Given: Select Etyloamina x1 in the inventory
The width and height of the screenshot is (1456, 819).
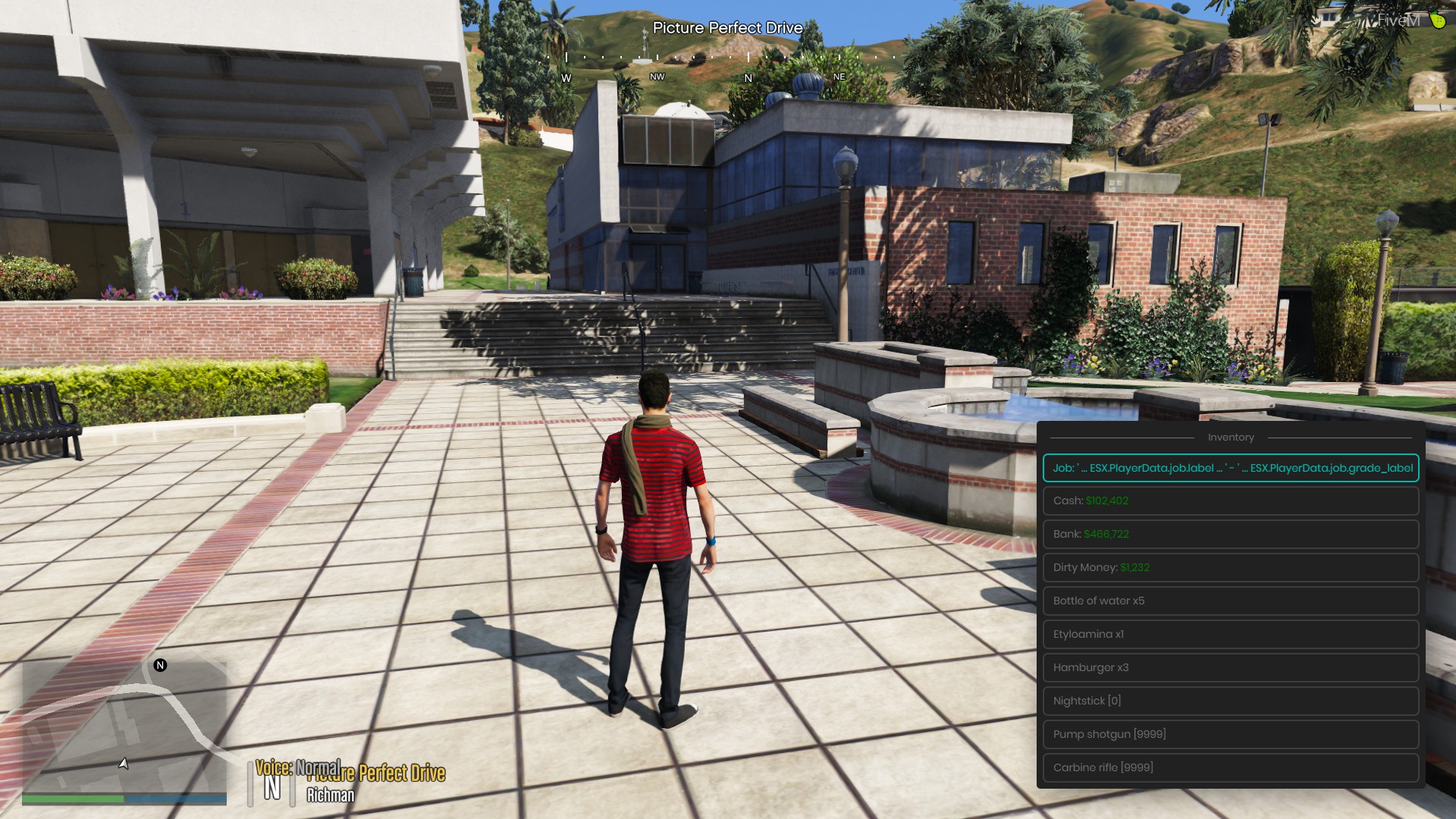Looking at the screenshot, I should coord(1230,634).
